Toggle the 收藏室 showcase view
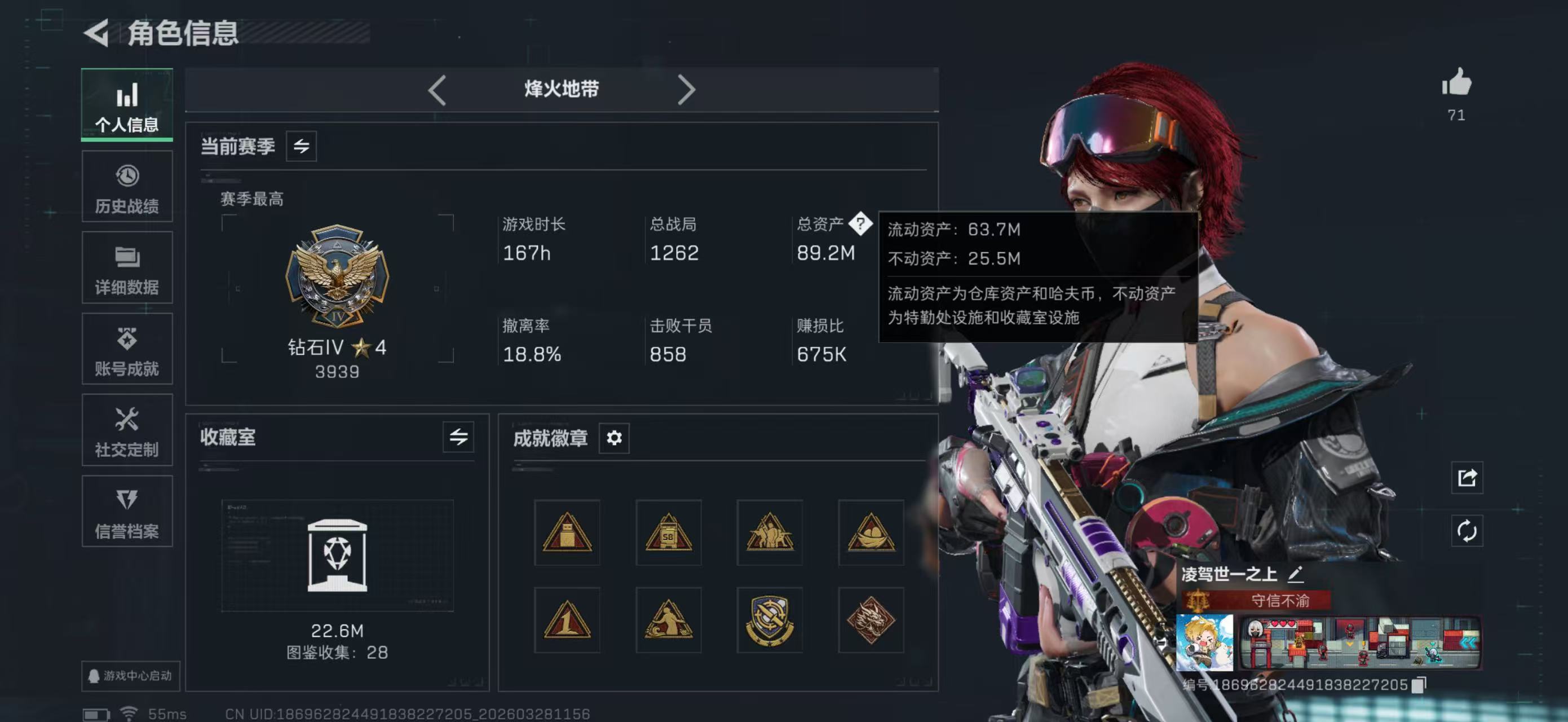This screenshot has height=722, width=1568. coord(458,437)
